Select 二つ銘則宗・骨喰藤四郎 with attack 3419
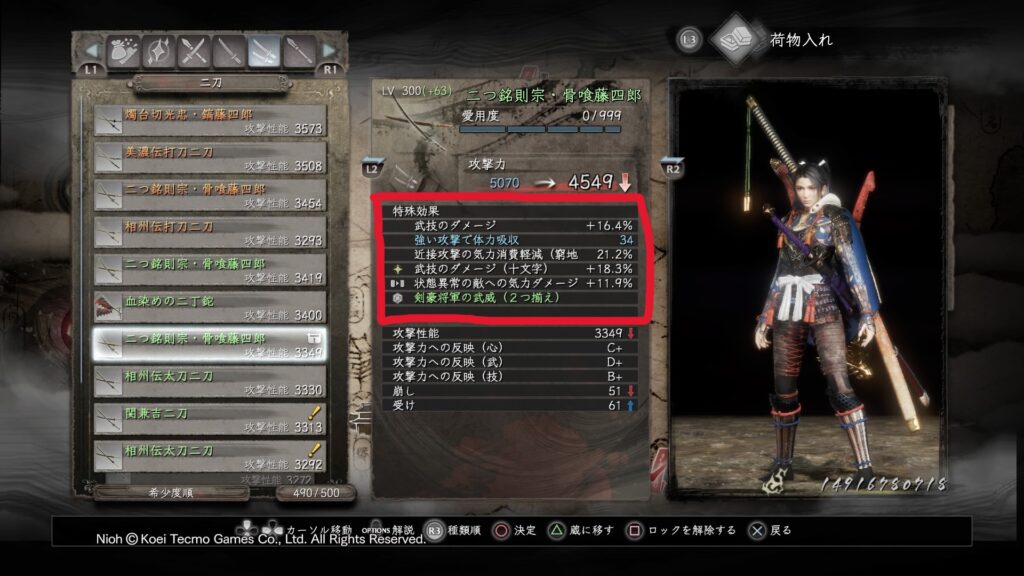 (210, 271)
